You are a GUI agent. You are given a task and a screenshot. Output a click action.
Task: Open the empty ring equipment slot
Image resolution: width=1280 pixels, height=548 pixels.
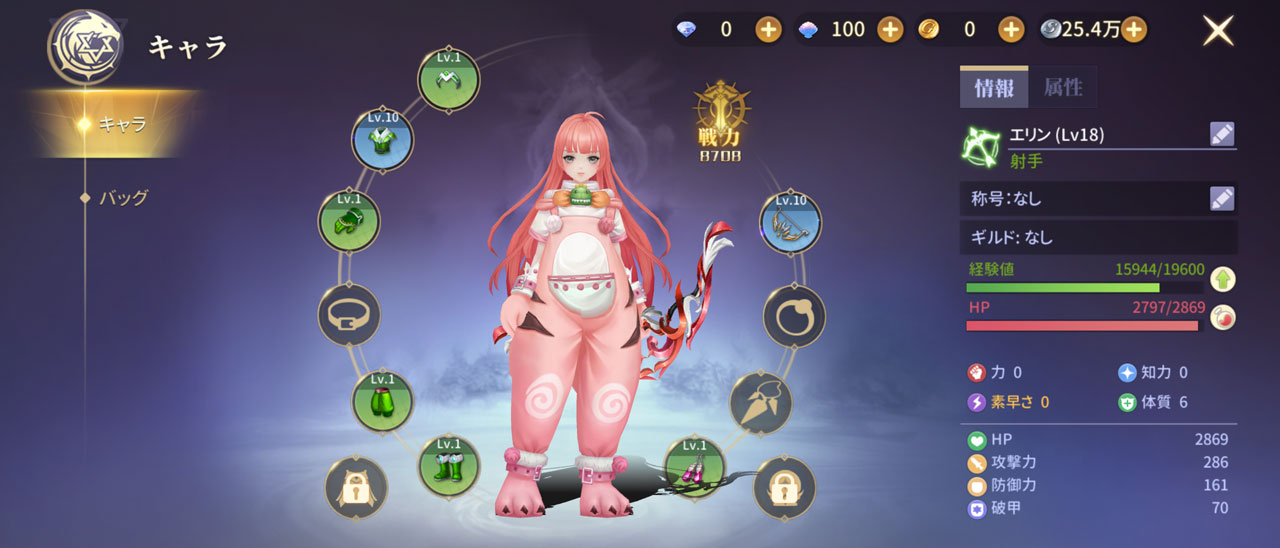pyautogui.click(x=794, y=316)
